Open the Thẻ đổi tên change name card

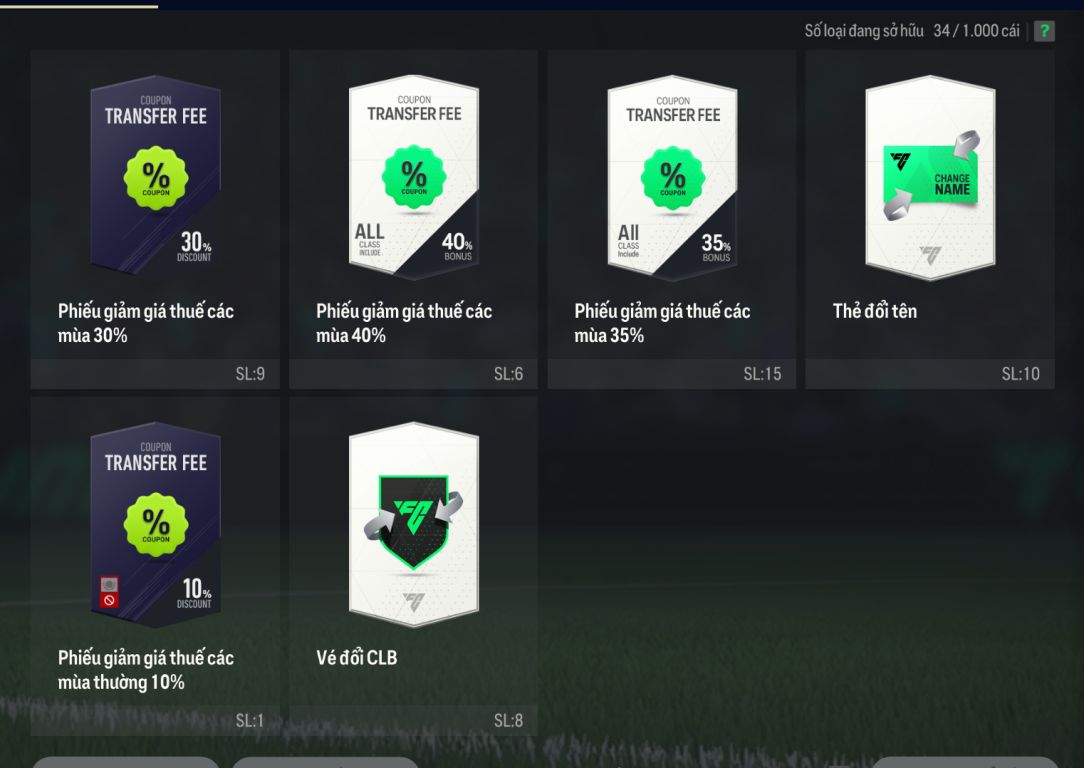point(930,177)
